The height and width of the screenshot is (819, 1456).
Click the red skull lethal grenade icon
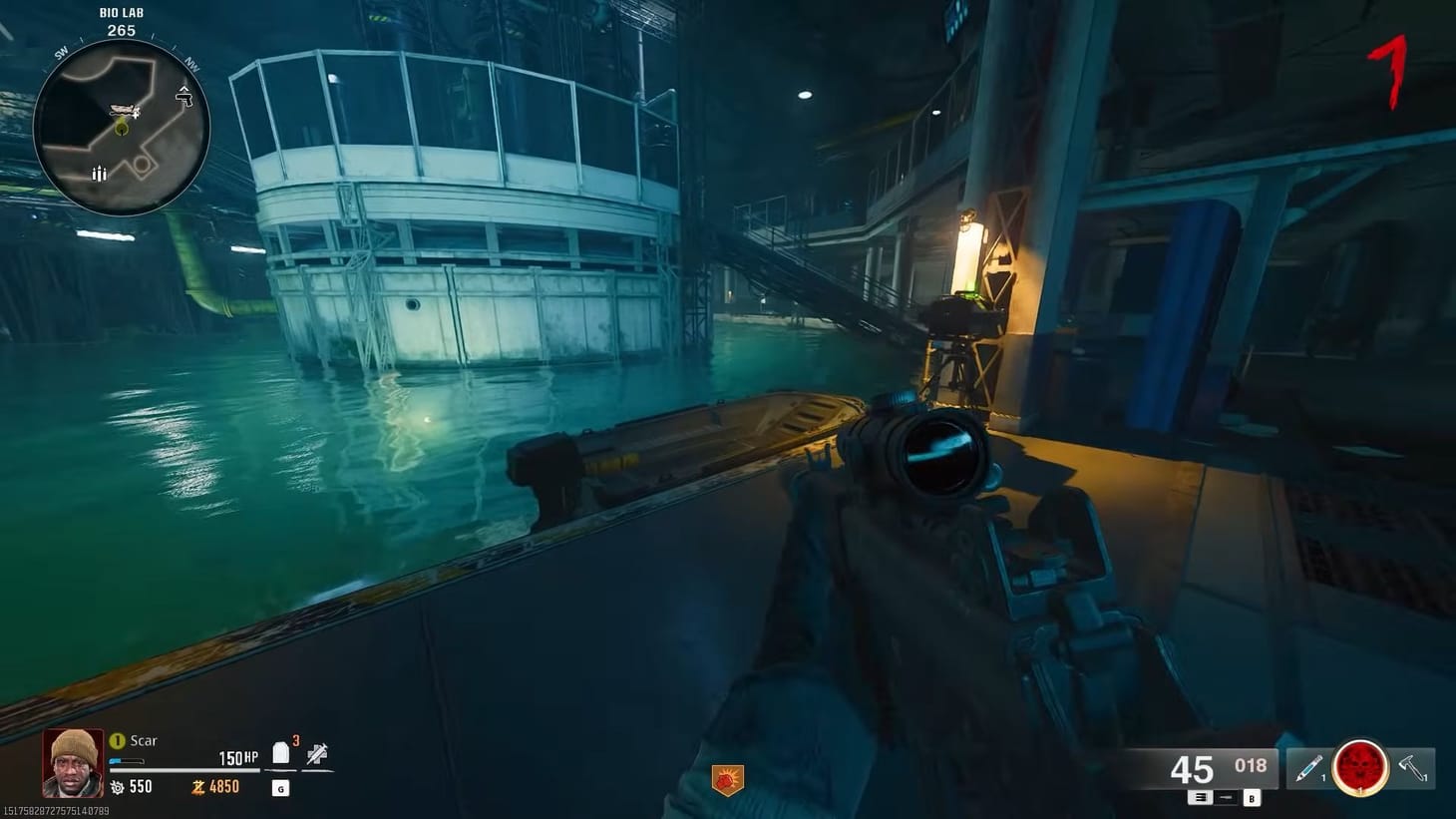click(x=1360, y=768)
